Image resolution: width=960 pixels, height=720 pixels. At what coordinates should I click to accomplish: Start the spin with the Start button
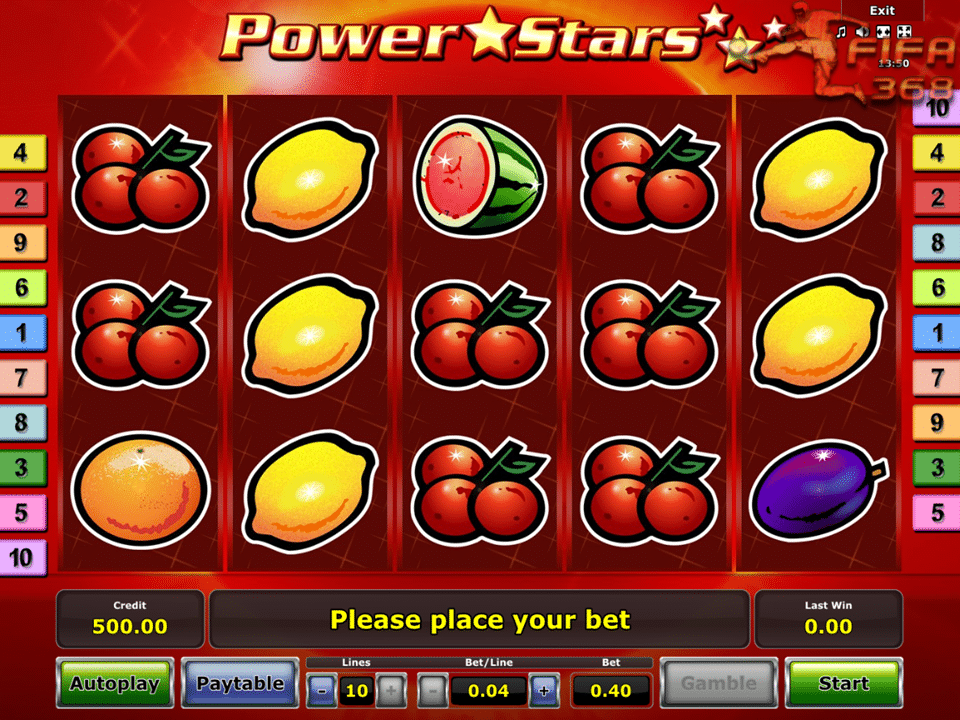coord(843,684)
